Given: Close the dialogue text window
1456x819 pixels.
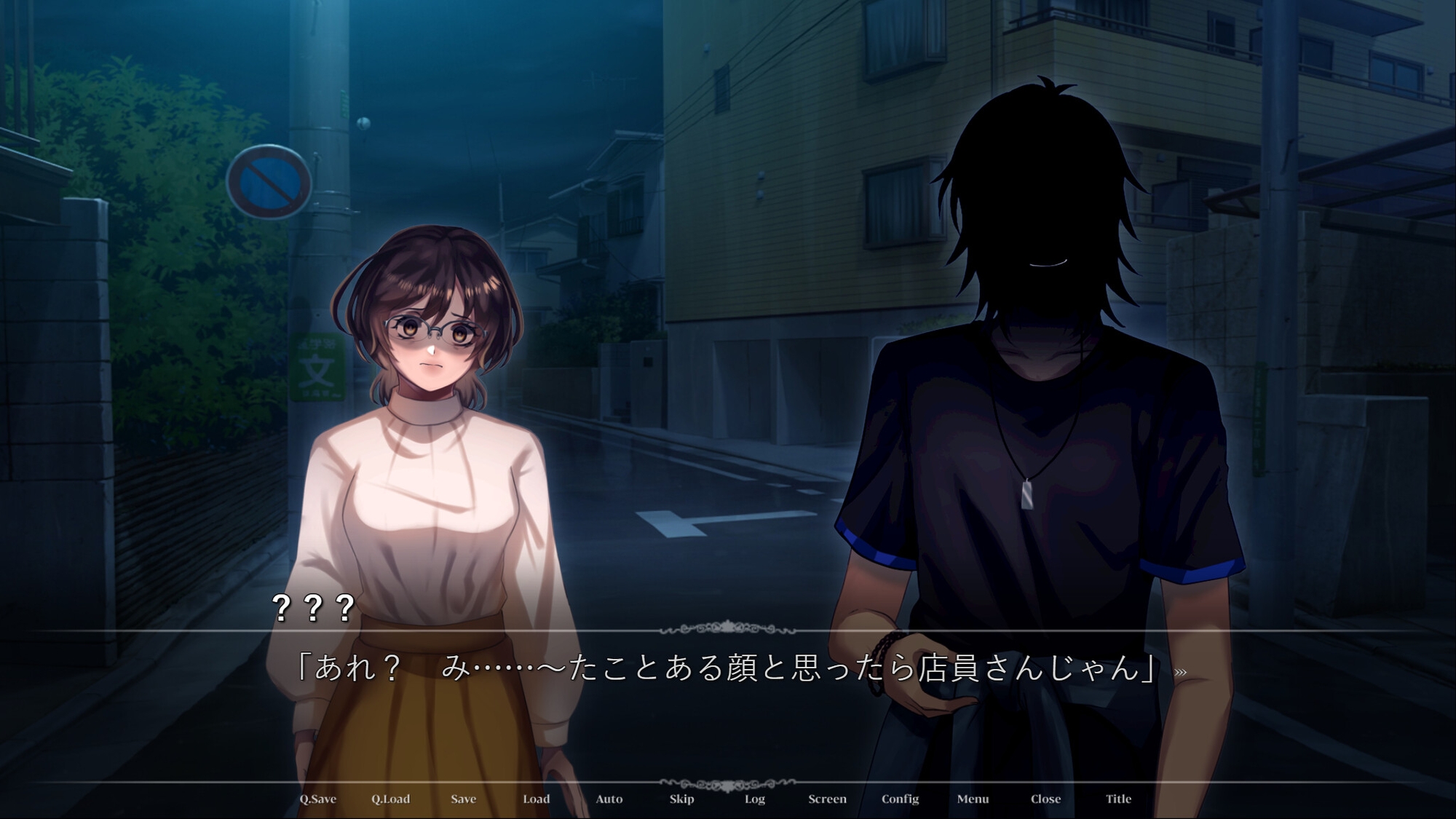Looking at the screenshot, I should (x=1045, y=799).
